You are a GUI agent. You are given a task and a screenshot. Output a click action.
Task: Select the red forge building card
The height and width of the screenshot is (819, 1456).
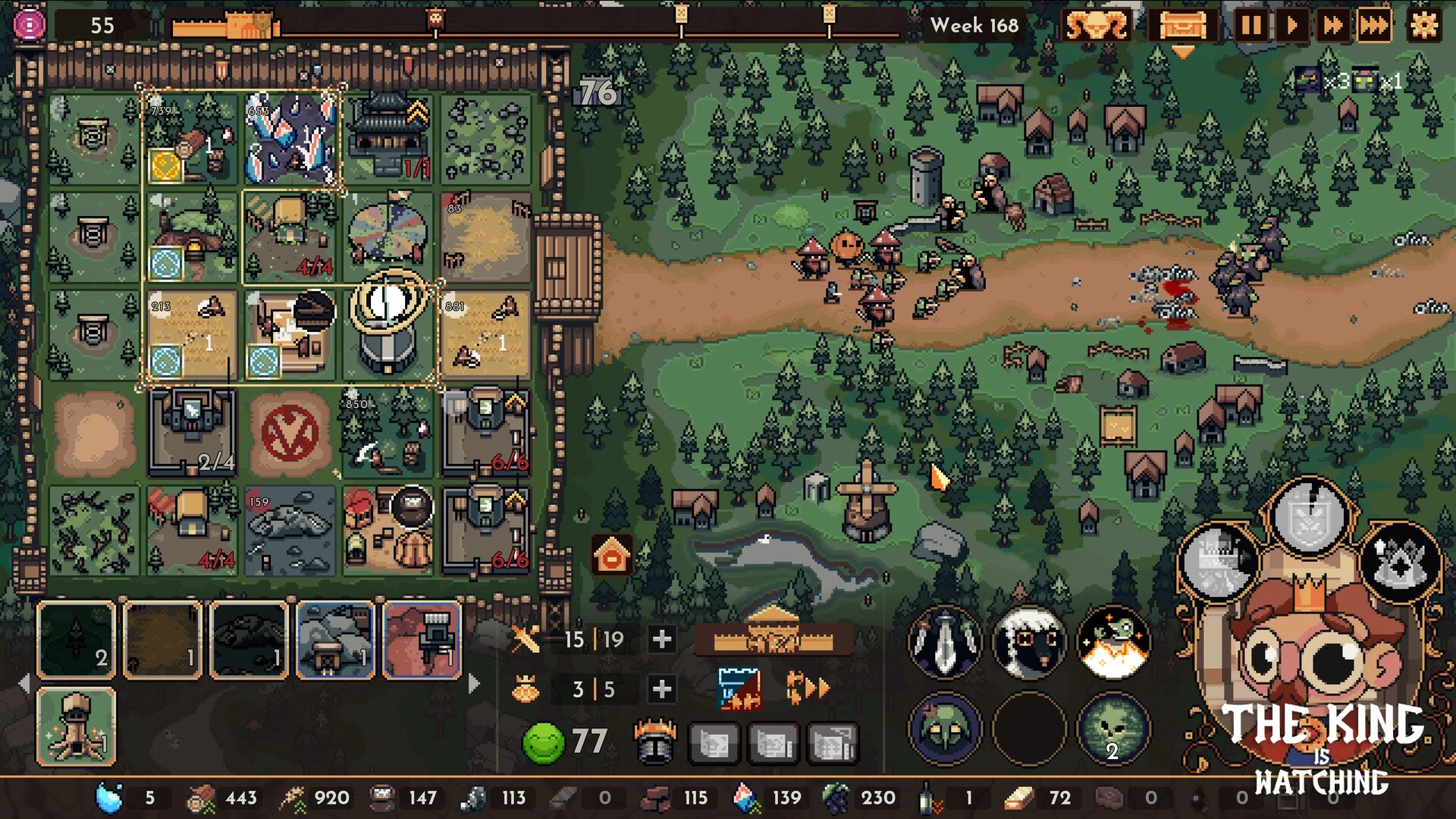point(422,639)
